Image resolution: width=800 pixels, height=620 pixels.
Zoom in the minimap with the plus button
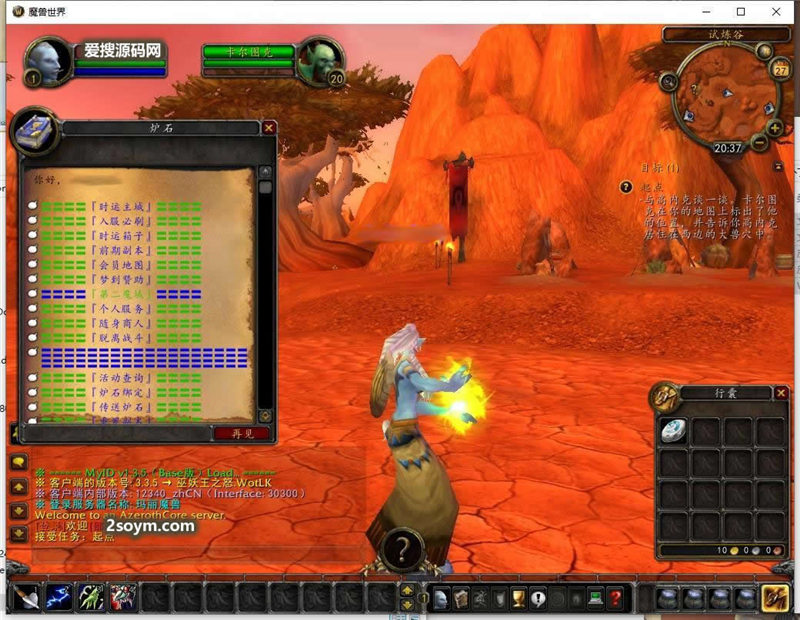click(x=775, y=128)
